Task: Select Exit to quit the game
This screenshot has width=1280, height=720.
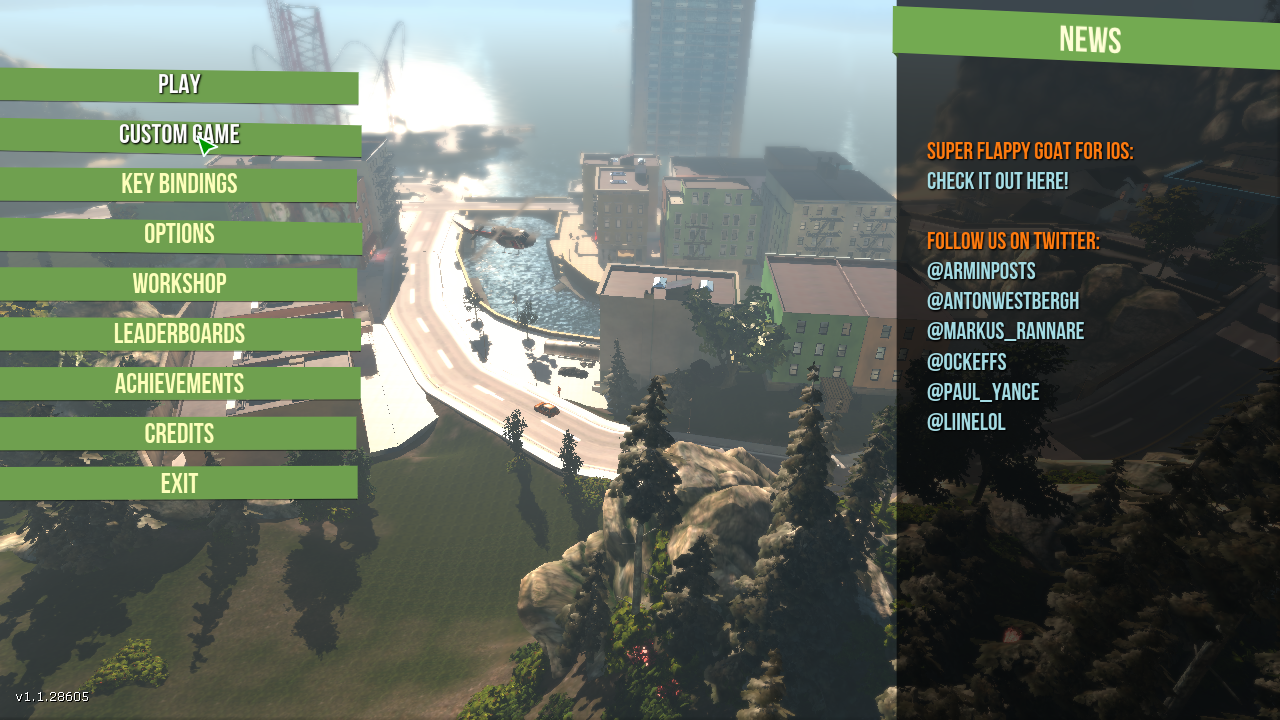Action: point(179,484)
